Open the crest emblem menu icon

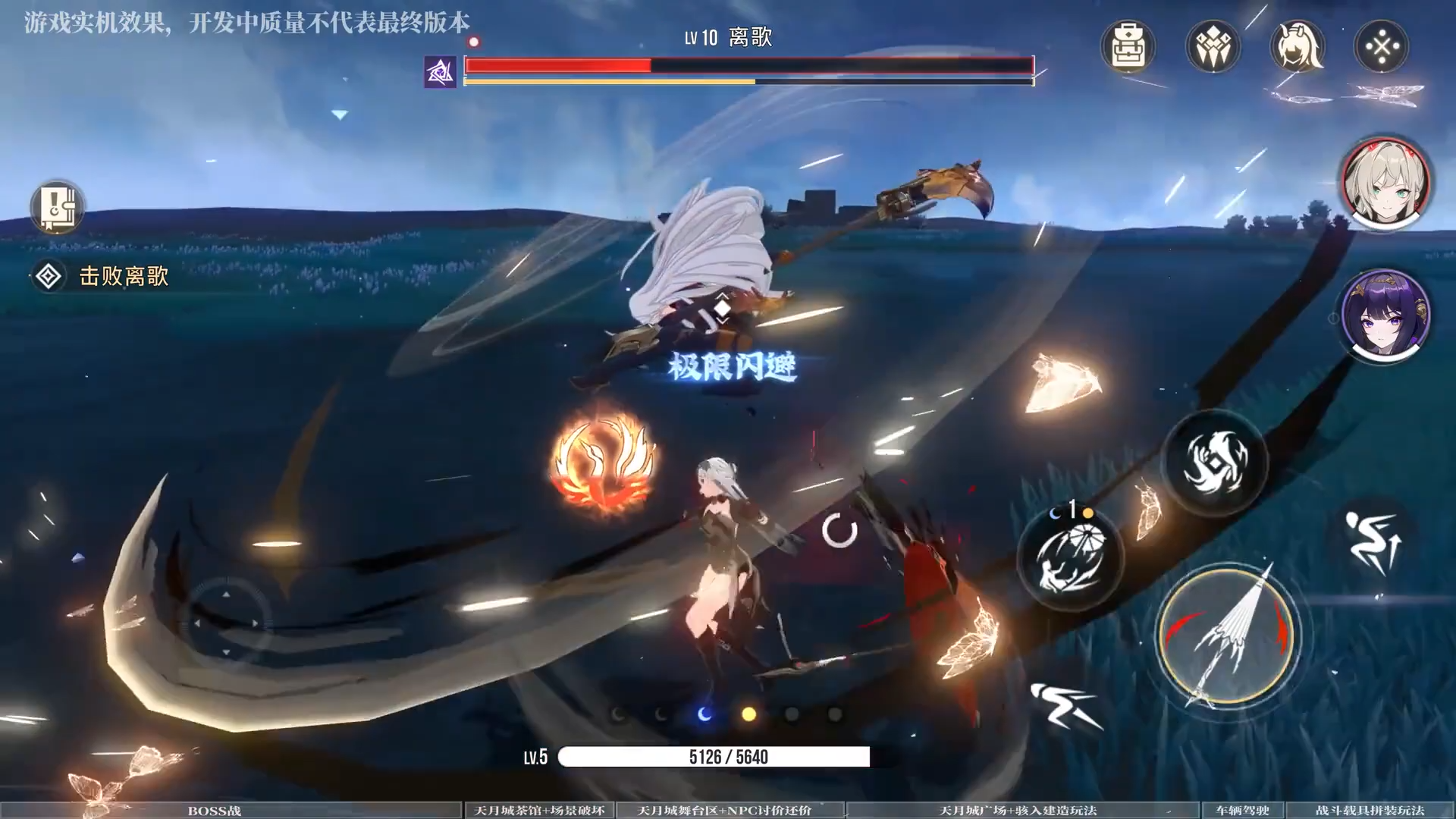pos(1213,47)
